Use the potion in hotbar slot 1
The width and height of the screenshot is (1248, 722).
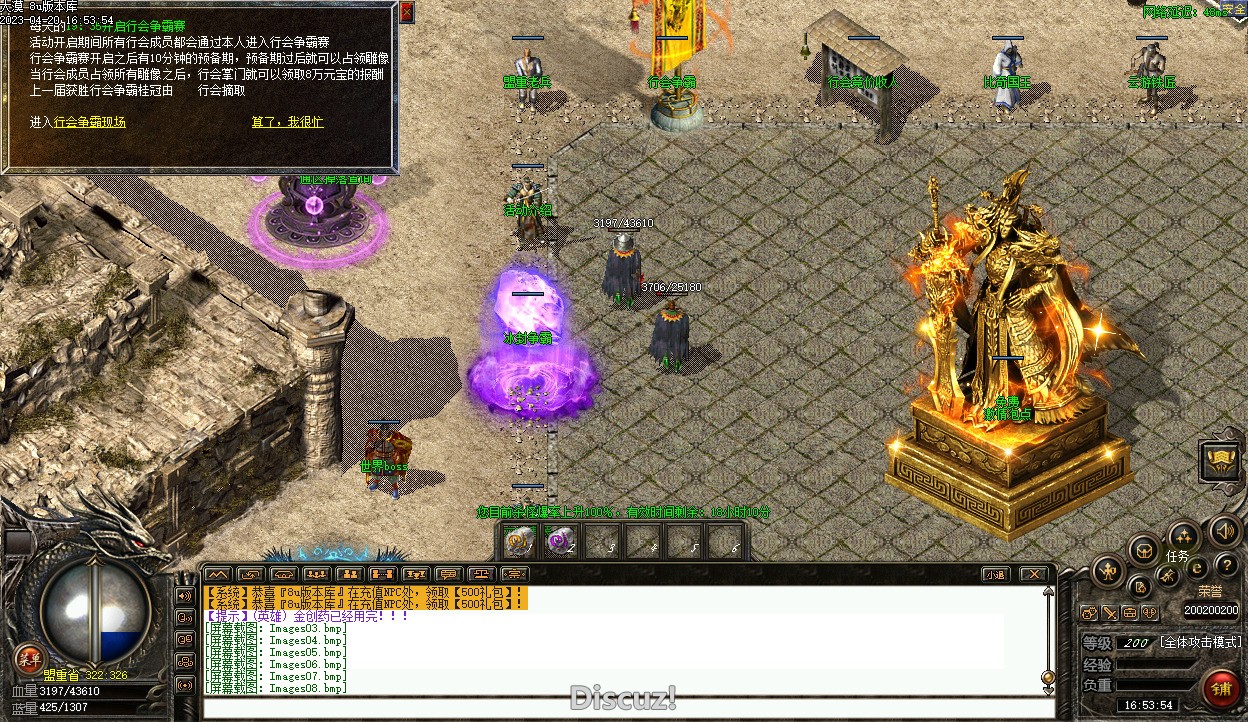click(518, 541)
